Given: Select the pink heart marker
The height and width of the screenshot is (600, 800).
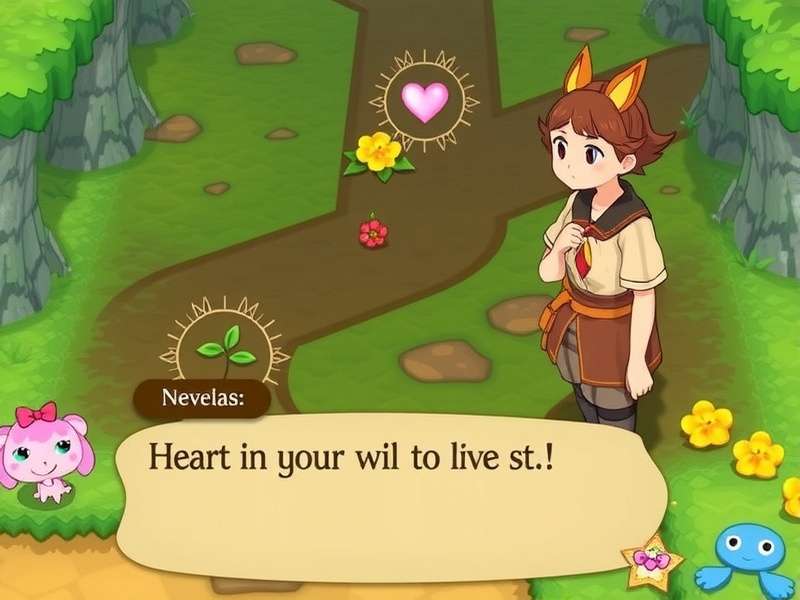Looking at the screenshot, I should 424,102.
